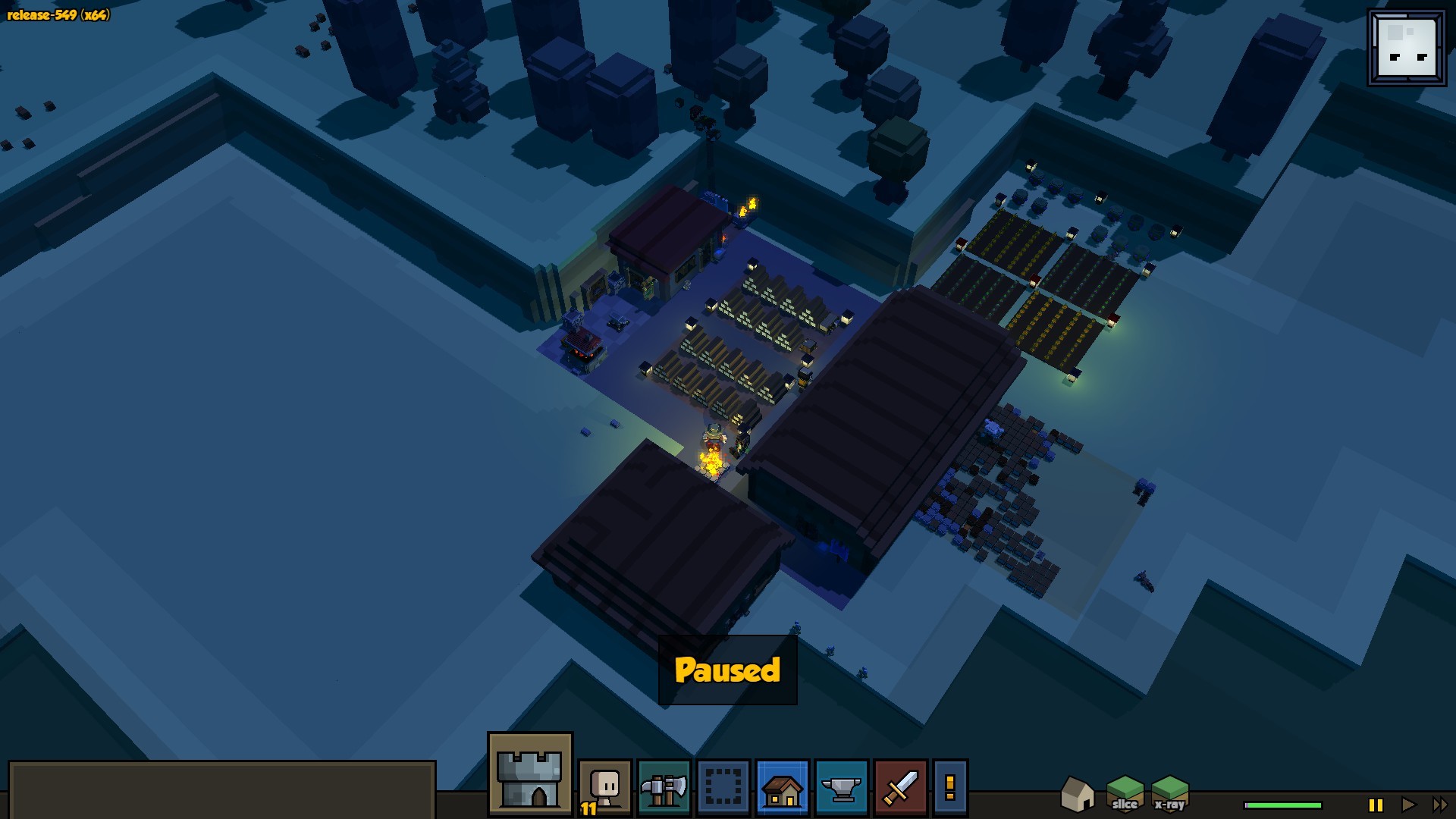The image size is (1456, 819).
Task: Toggle the house building-view mode icon
Action: 1077,794
